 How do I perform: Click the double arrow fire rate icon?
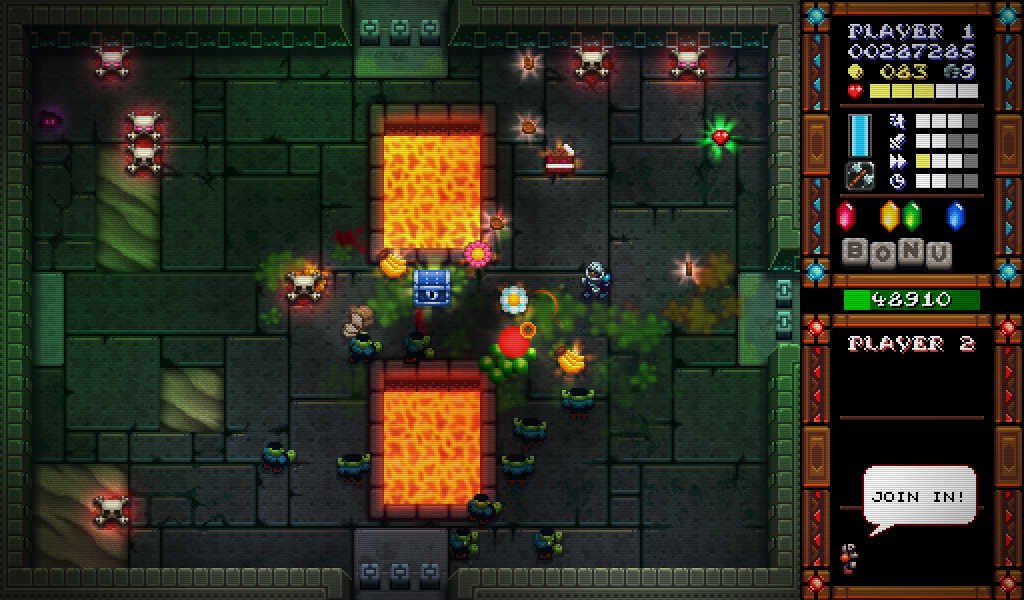tap(897, 160)
